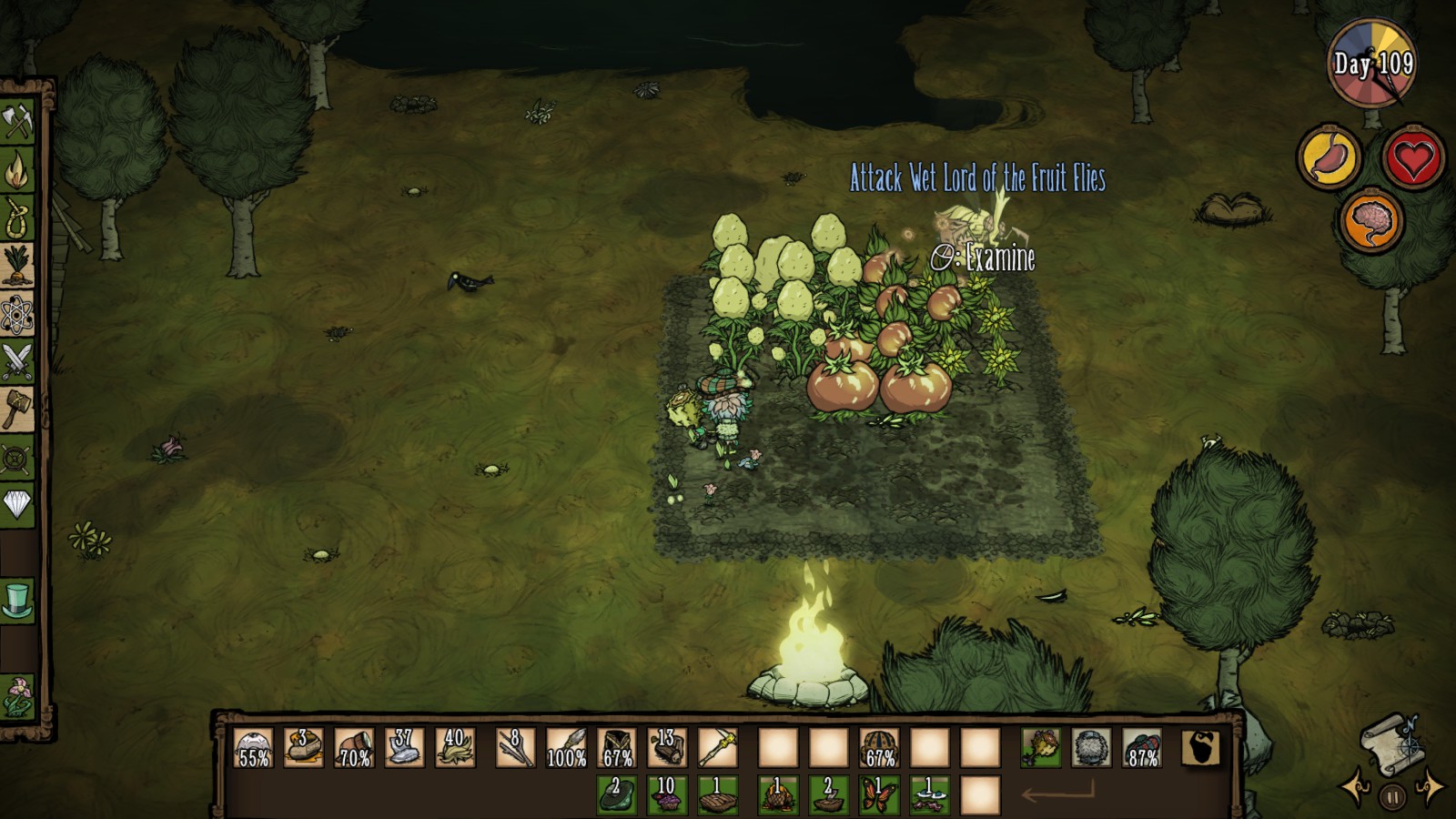
Task: Open the Dress top hat crafting tab
Action: point(17,601)
